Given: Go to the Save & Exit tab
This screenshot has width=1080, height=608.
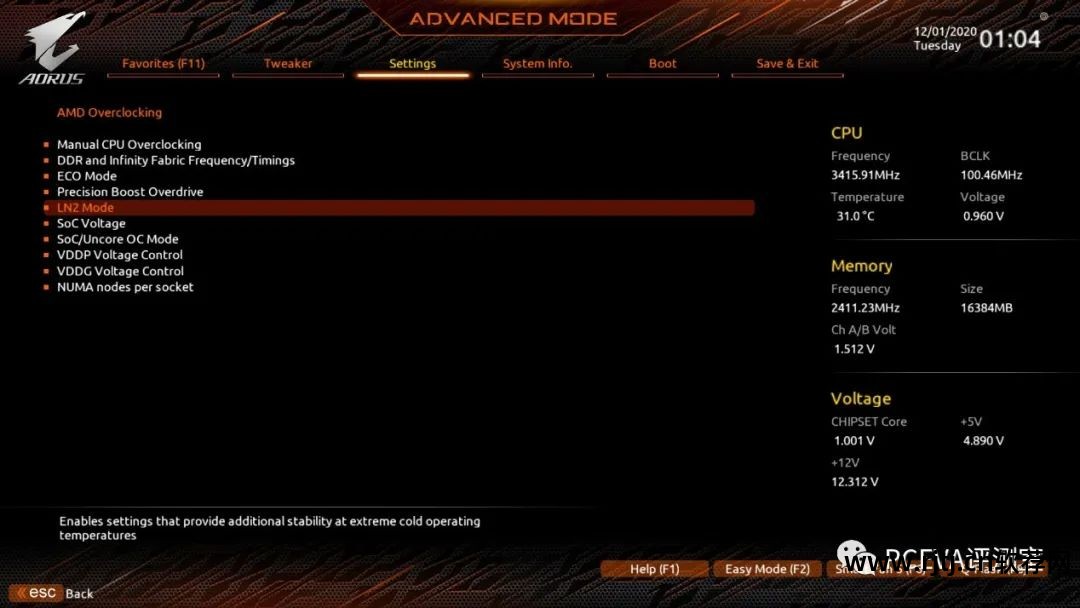Looking at the screenshot, I should coord(787,63).
